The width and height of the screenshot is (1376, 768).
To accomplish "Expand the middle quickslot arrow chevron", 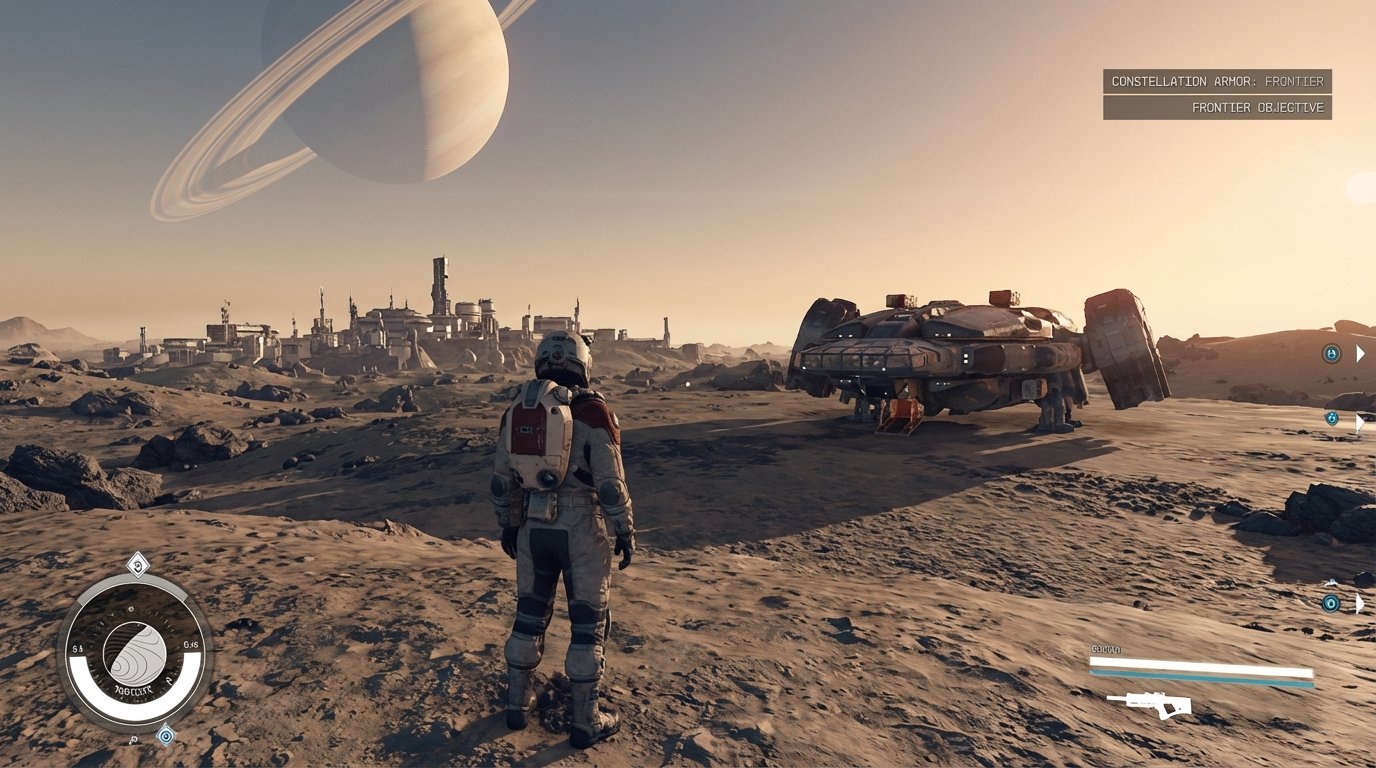I will 1359,422.
